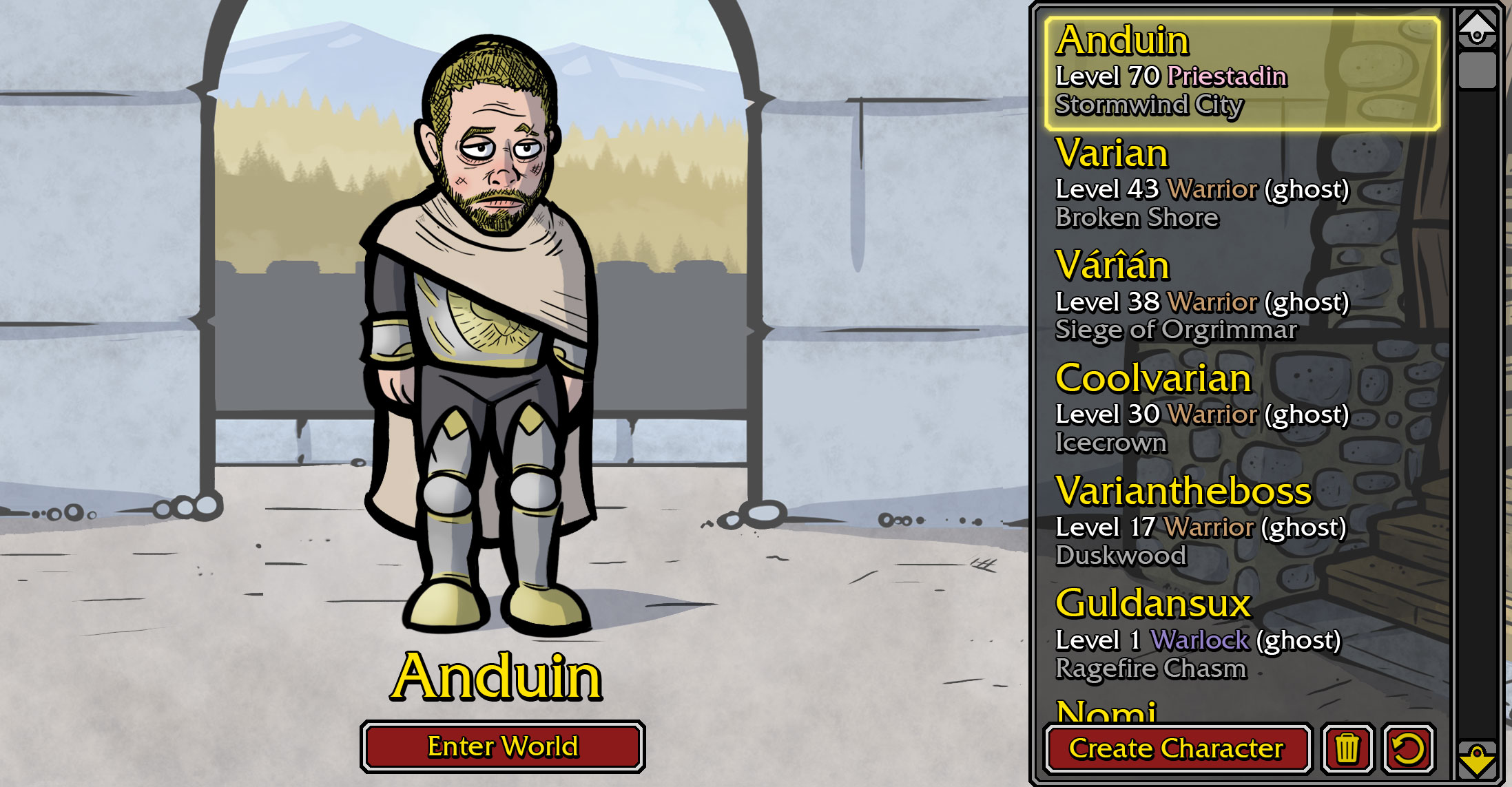Pick the Coolvarian character entry
This screenshot has width=1512, height=787.
point(1241,409)
